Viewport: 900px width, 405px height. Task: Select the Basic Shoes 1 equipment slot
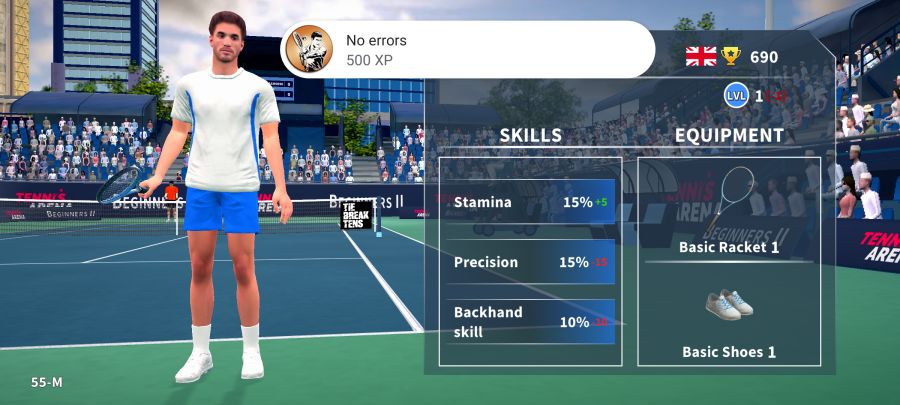pyautogui.click(x=729, y=321)
